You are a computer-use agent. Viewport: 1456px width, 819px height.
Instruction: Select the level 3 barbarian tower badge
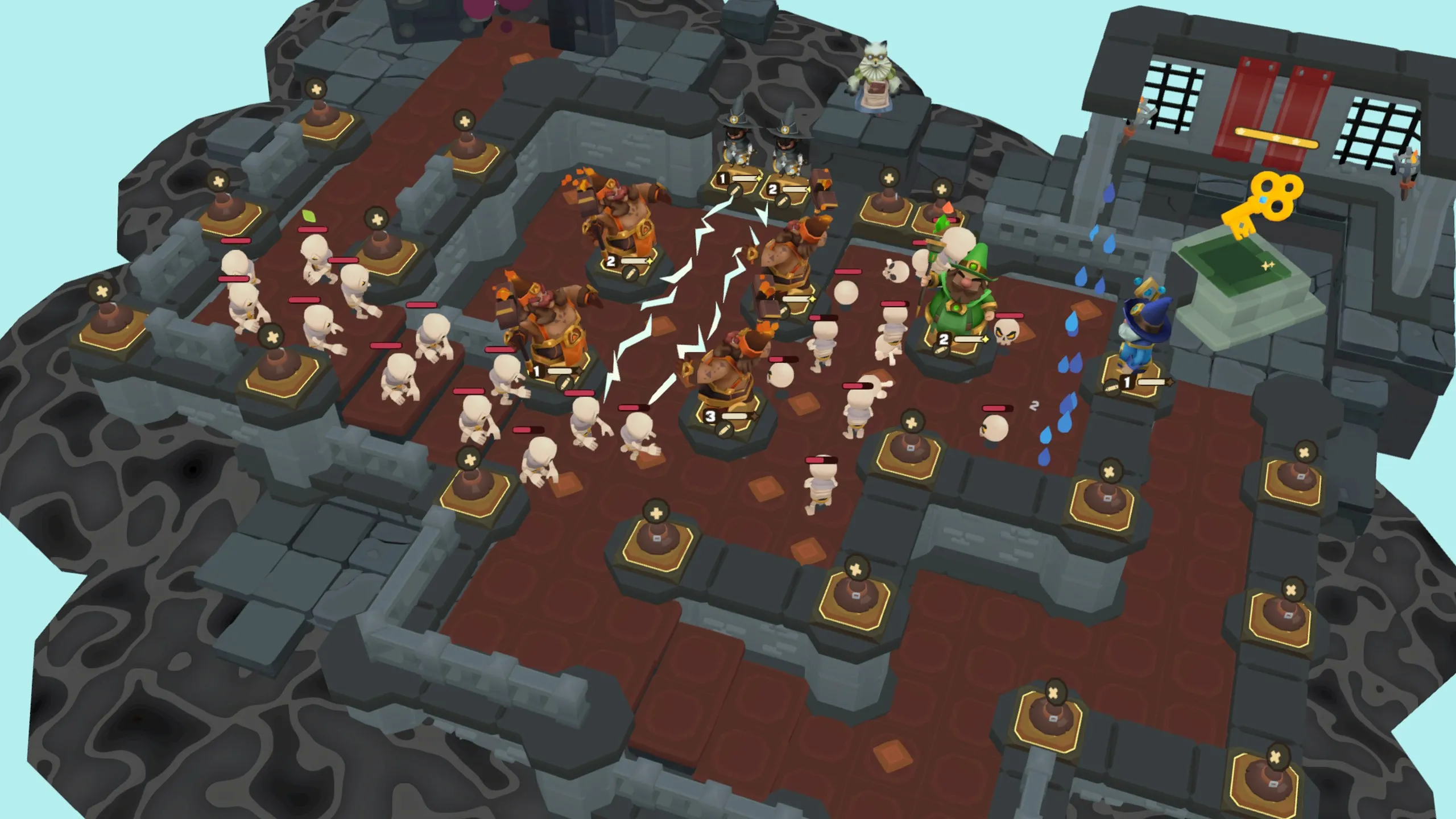tap(711, 416)
